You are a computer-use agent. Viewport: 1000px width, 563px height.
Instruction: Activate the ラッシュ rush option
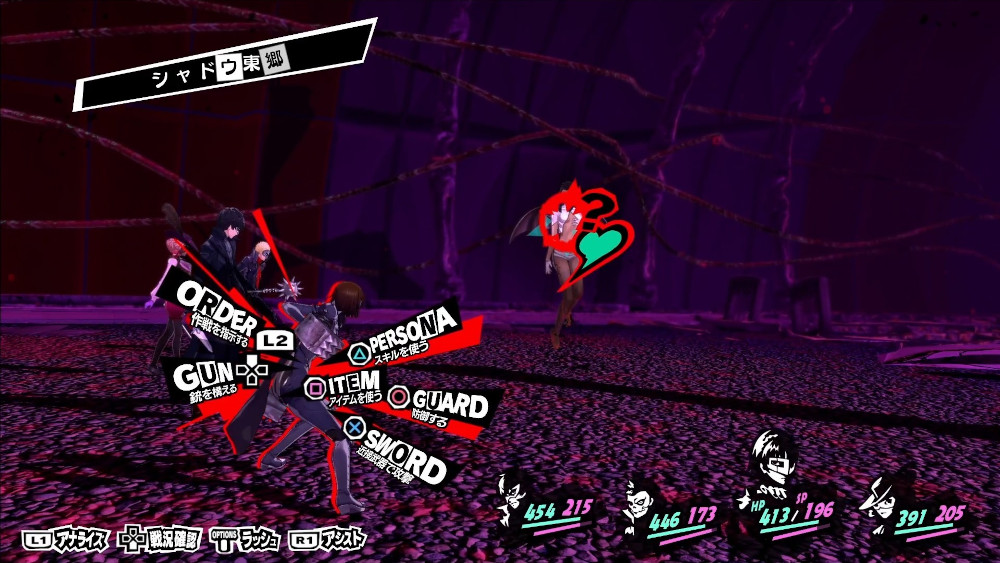tap(247, 540)
